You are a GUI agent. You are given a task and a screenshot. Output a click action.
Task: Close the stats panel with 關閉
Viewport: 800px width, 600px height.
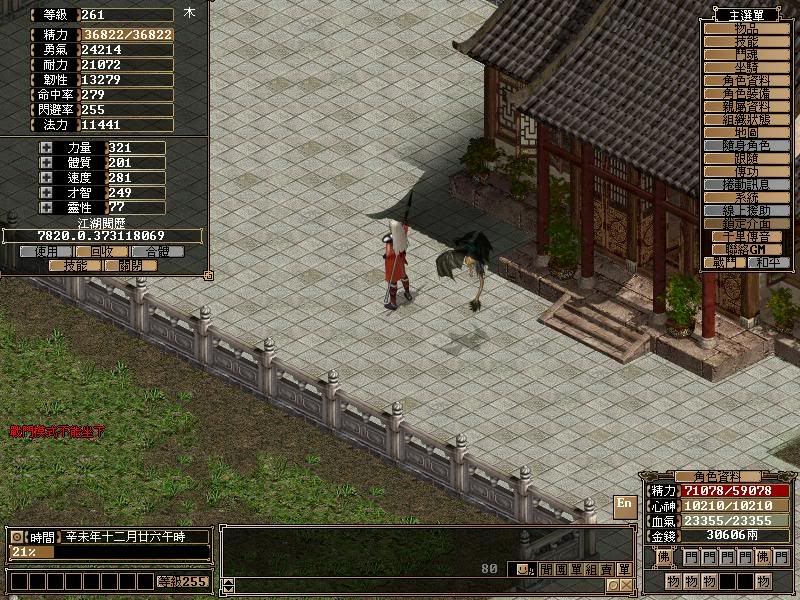tap(131, 267)
